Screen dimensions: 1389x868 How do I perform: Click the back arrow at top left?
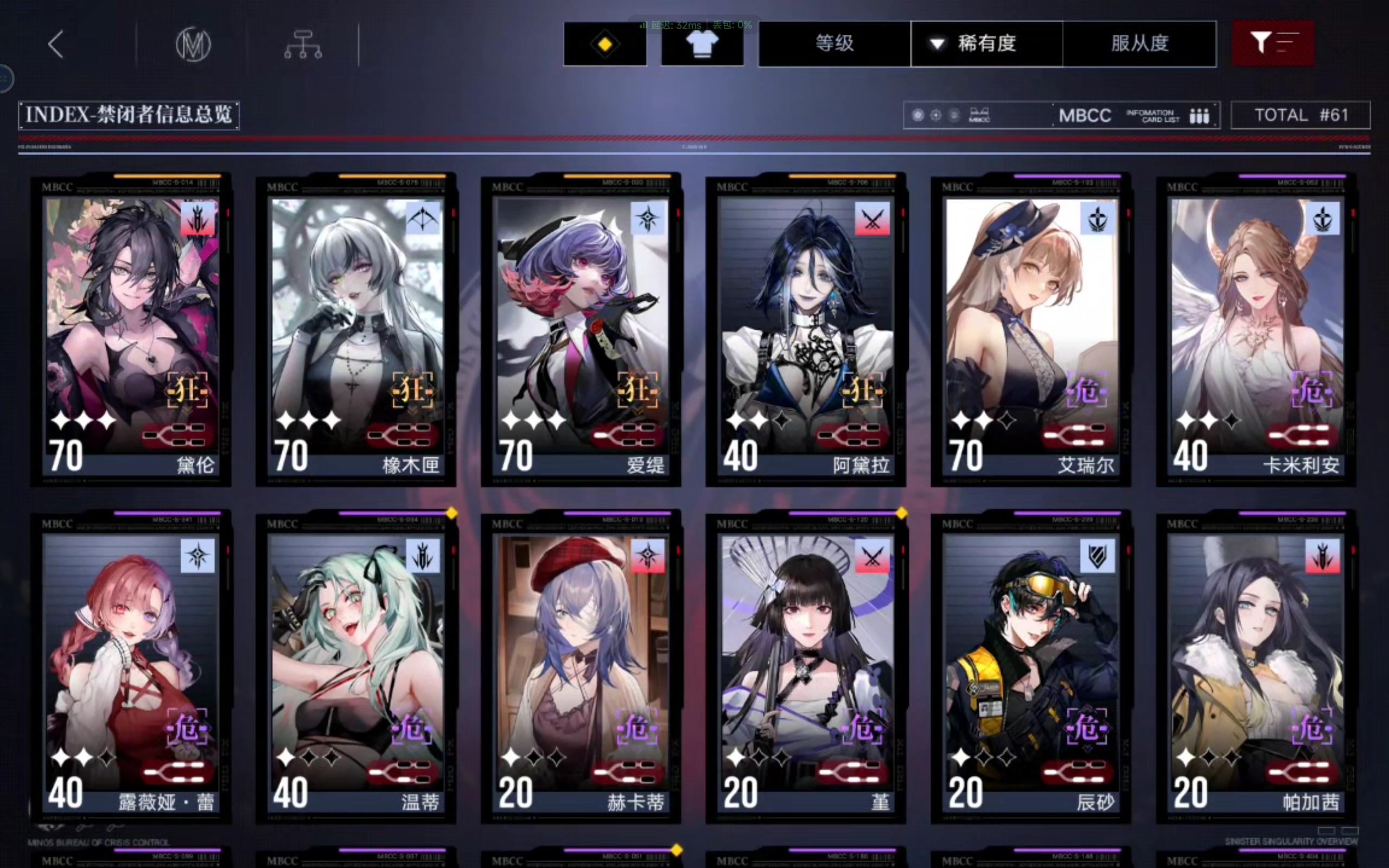[55, 43]
